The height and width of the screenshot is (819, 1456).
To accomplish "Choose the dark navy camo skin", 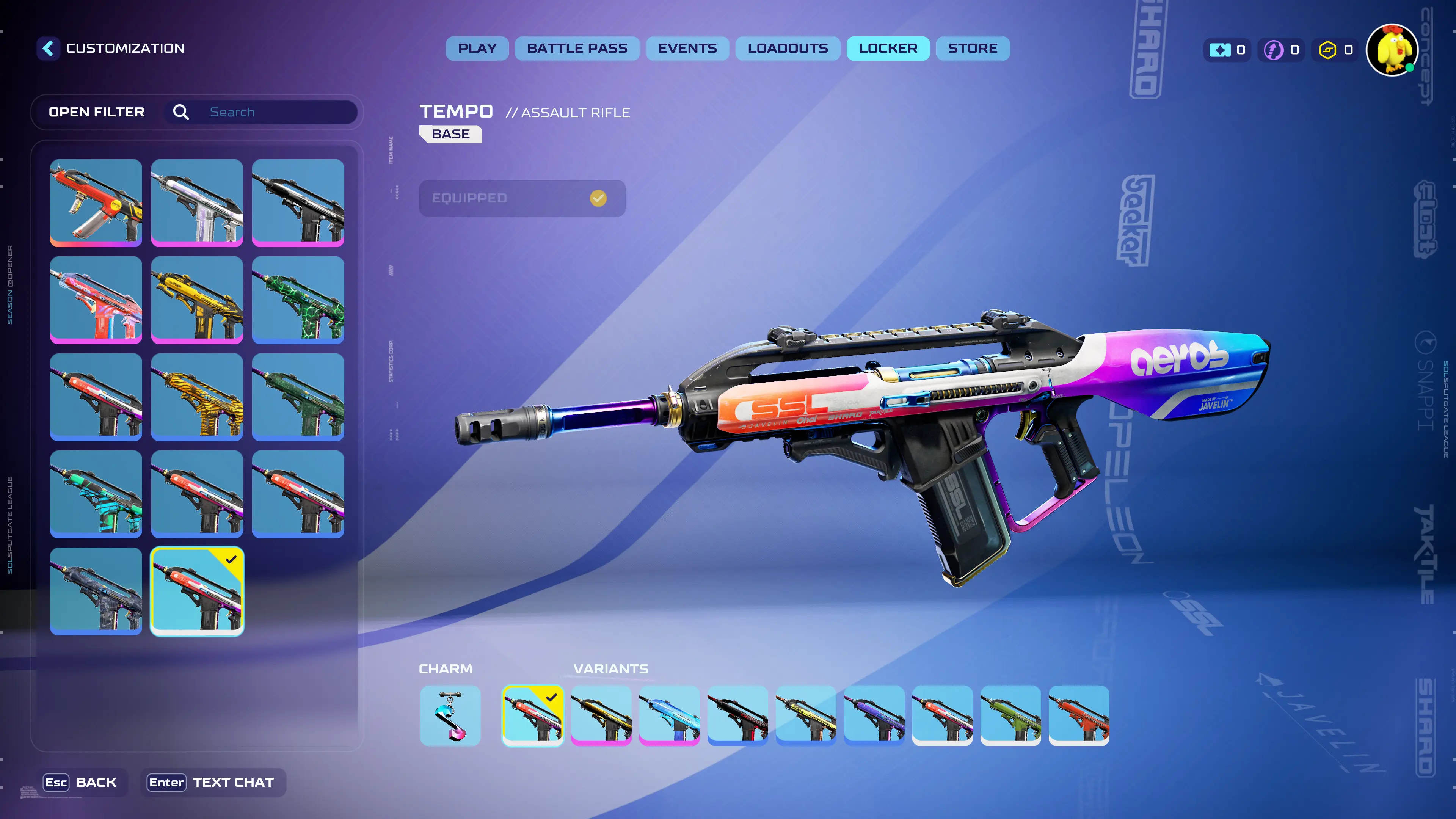I will [96, 591].
